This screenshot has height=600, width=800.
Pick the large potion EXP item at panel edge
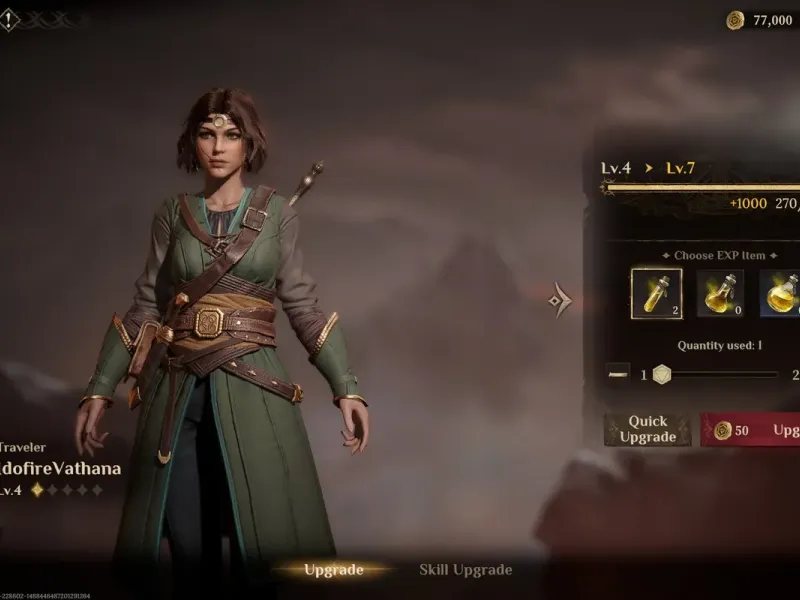click(781, 294)
